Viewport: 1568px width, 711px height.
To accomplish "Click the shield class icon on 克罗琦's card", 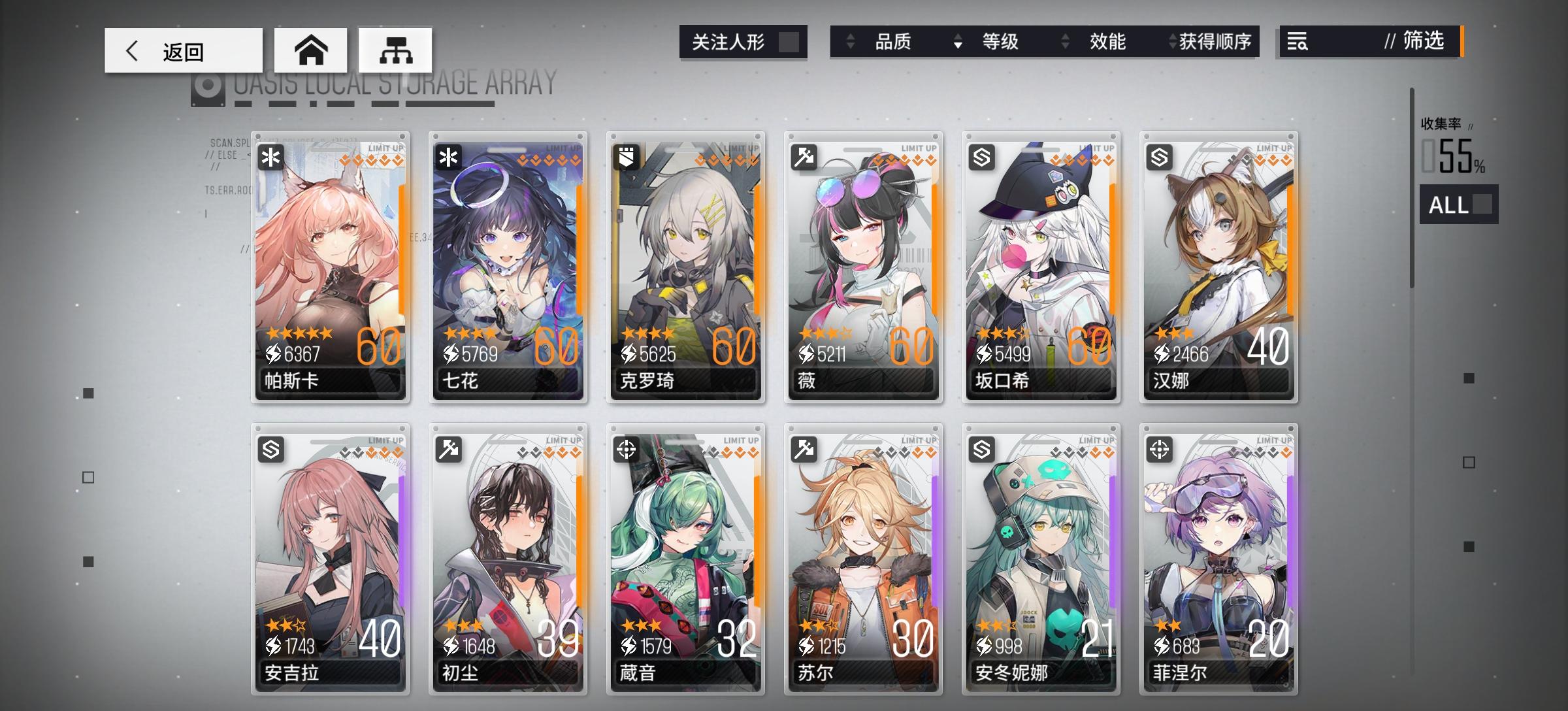I will [625, 156].
